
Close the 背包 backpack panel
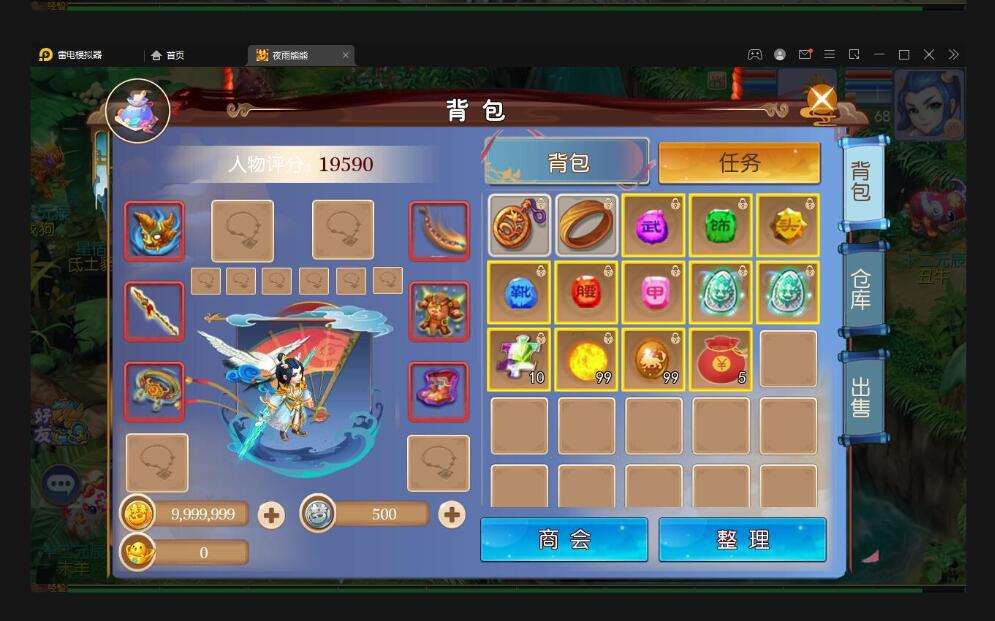pyautogui.click(x=821, y=100)
